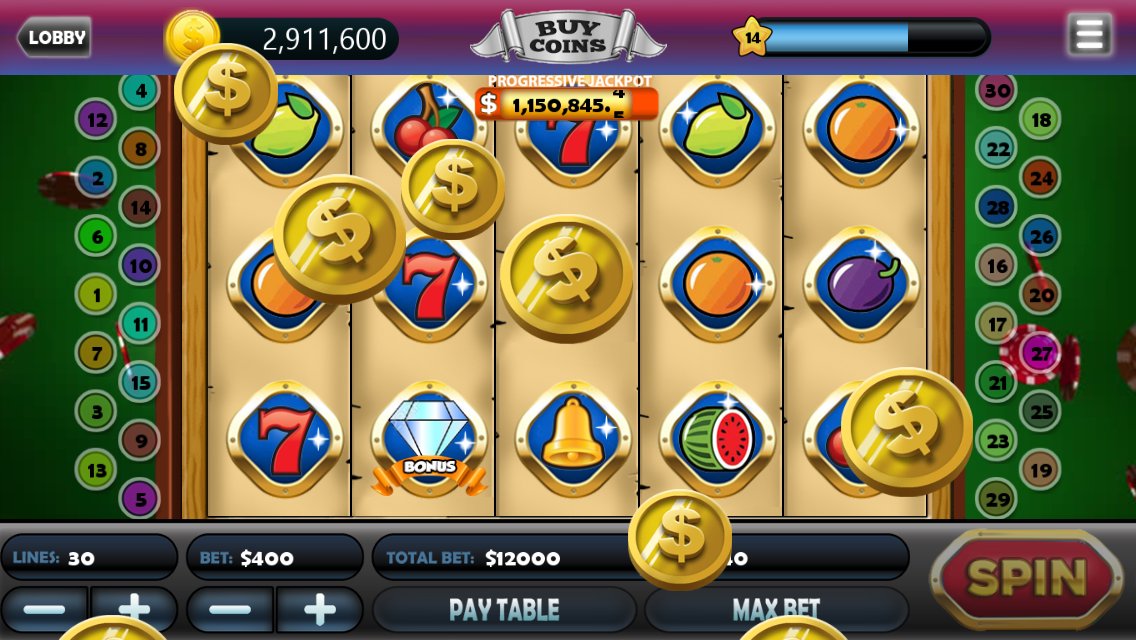Viewport: 1136px width, 640px height.
Task: Lower the bet amount with minus
Action: tap(230, 609)
